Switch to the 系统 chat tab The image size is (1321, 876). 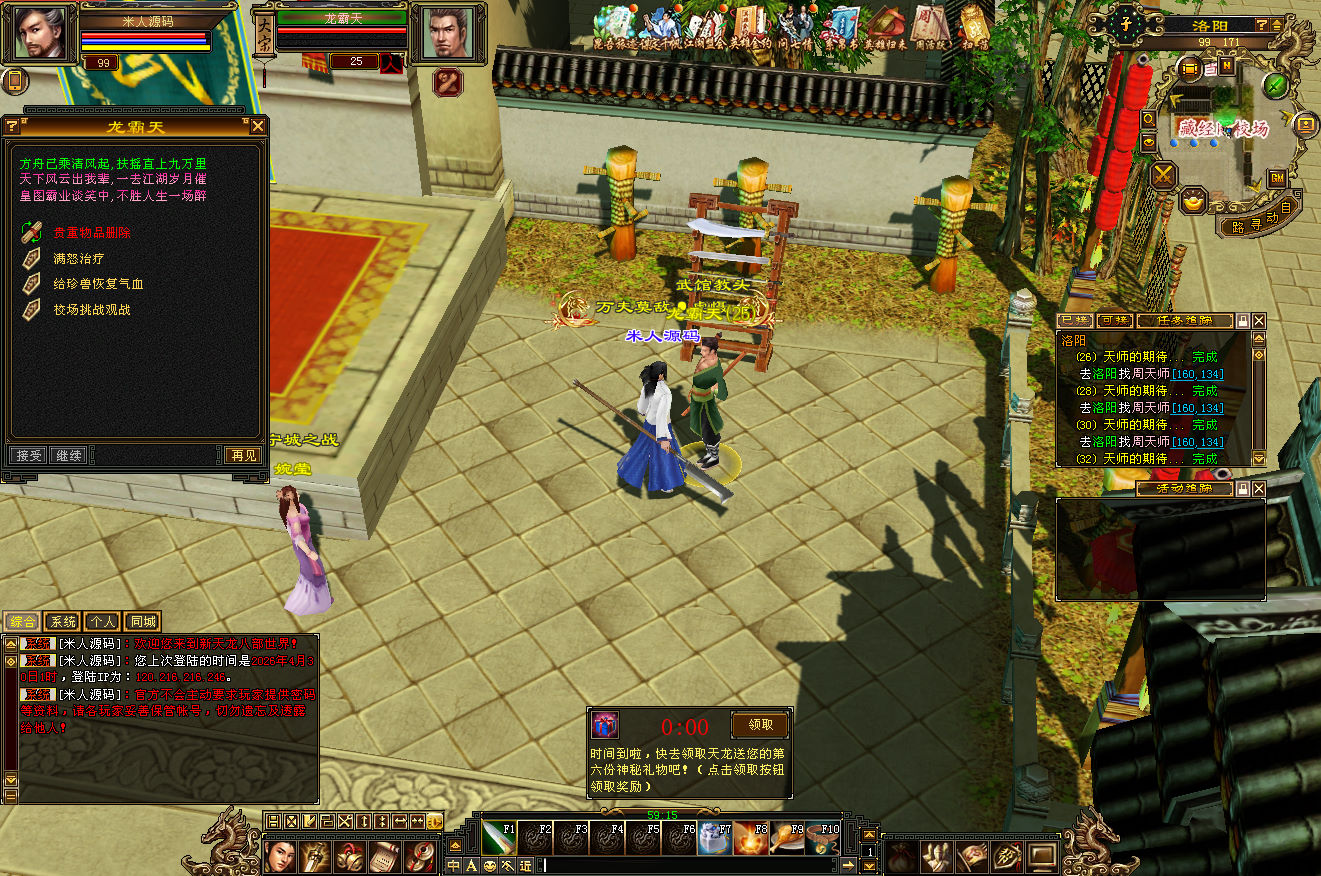pyautogui.click(x=62, y=621)
